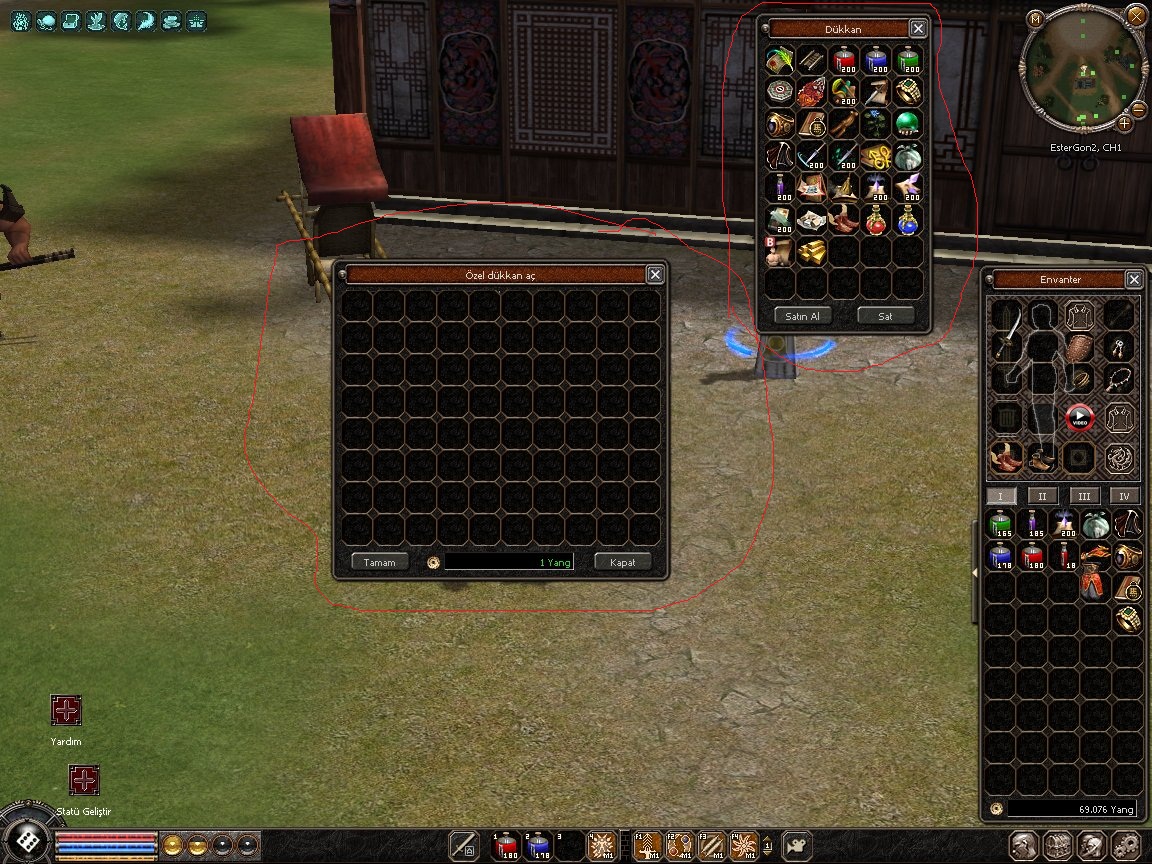The image size is (1152, 864).
Task: Click the Kapat button
Action: 622,562
